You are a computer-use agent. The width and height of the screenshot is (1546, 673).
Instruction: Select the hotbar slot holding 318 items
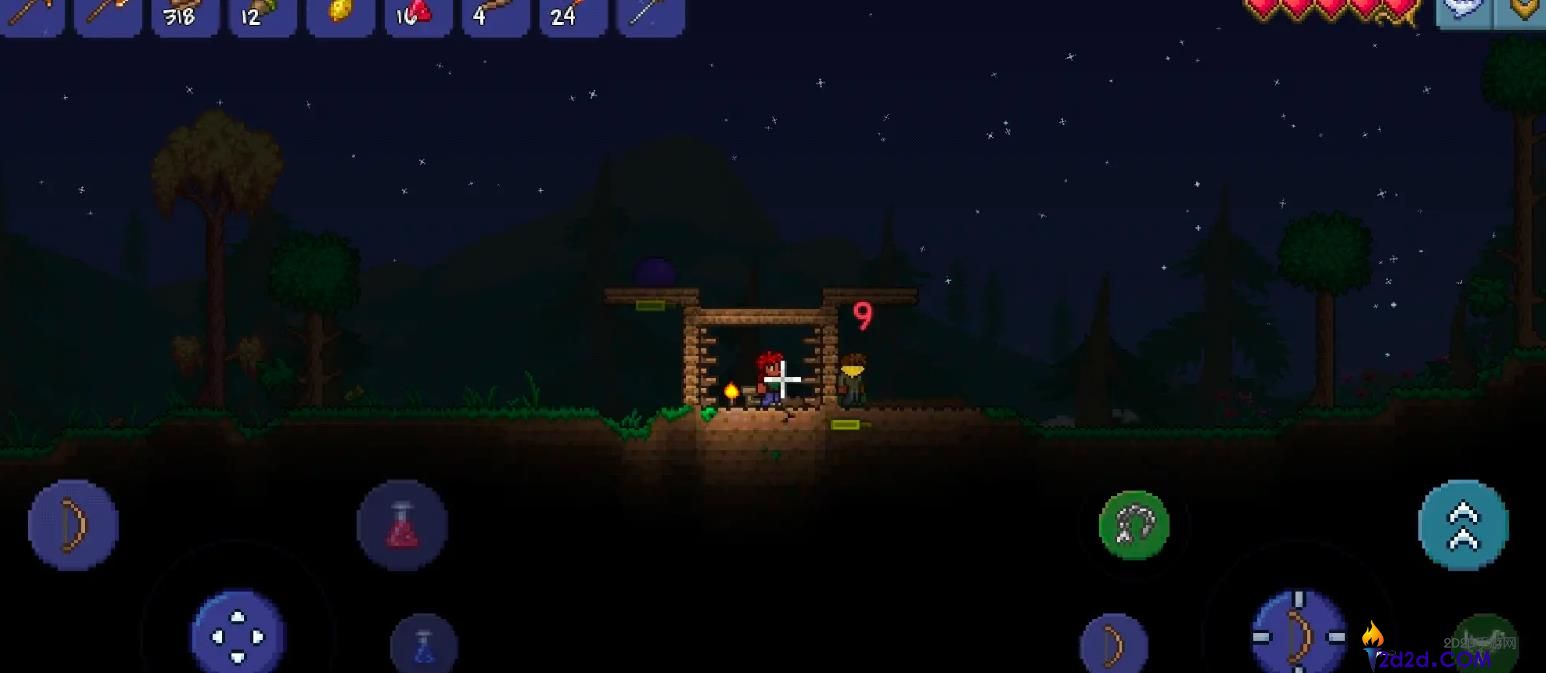coord(185,16)
